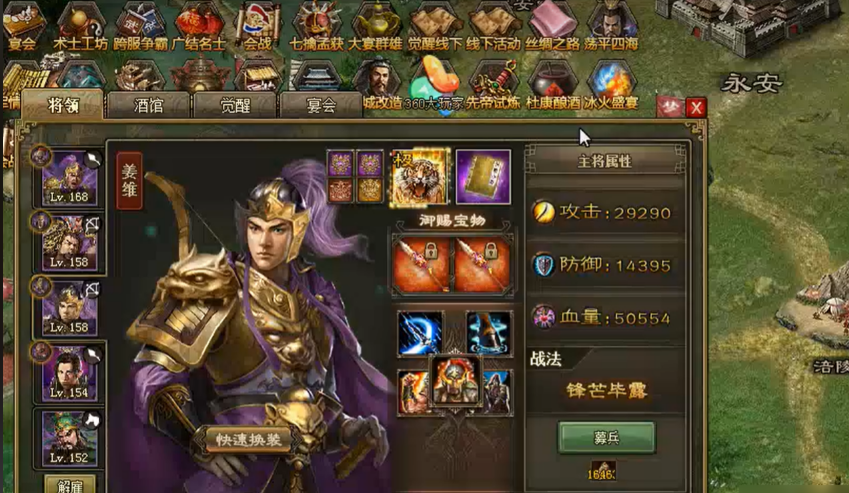Open the 木士工坊 menu icon

tap(78, 25)
